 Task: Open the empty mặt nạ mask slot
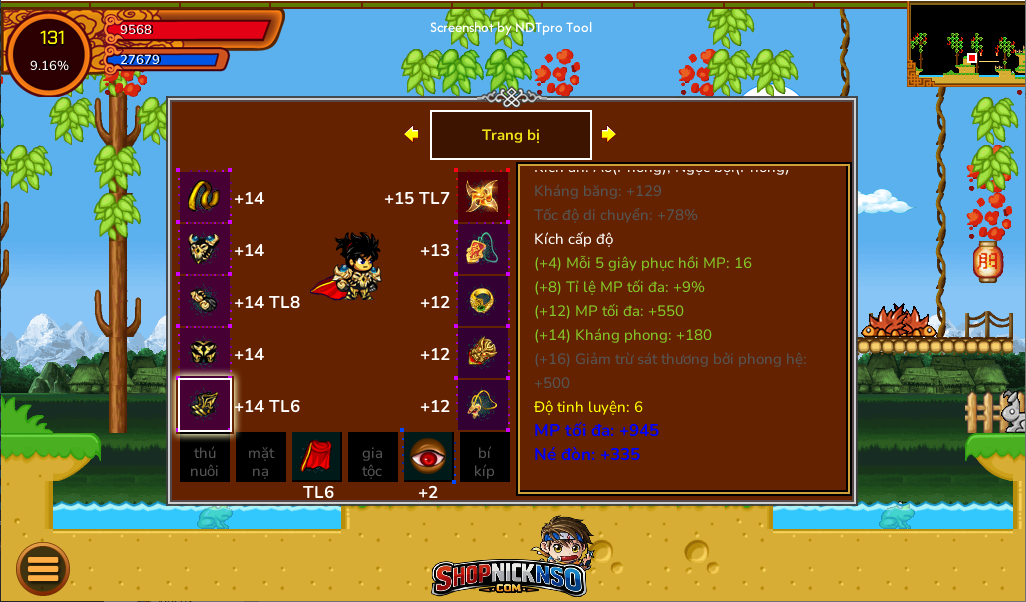[x=261, y=457]
